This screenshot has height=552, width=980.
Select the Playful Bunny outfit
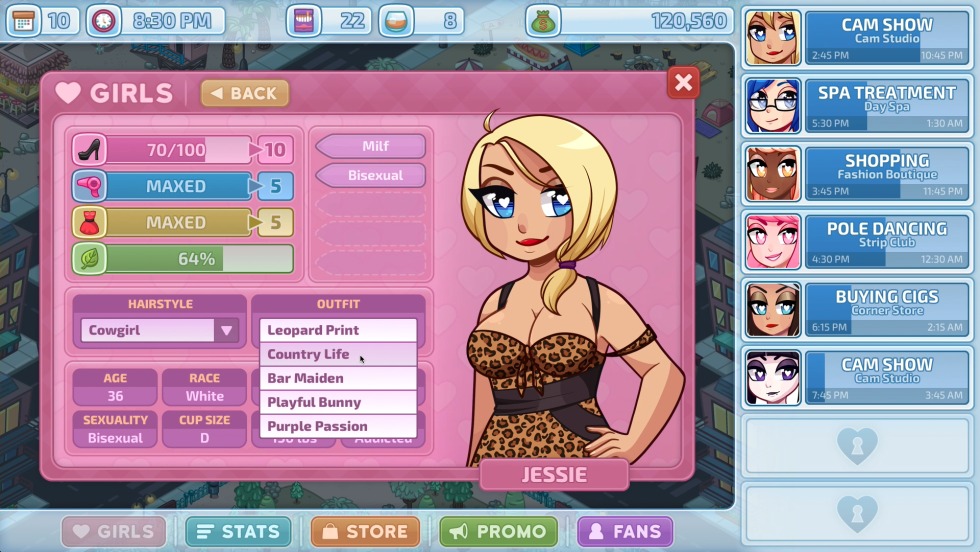click(x=337, y=402)
